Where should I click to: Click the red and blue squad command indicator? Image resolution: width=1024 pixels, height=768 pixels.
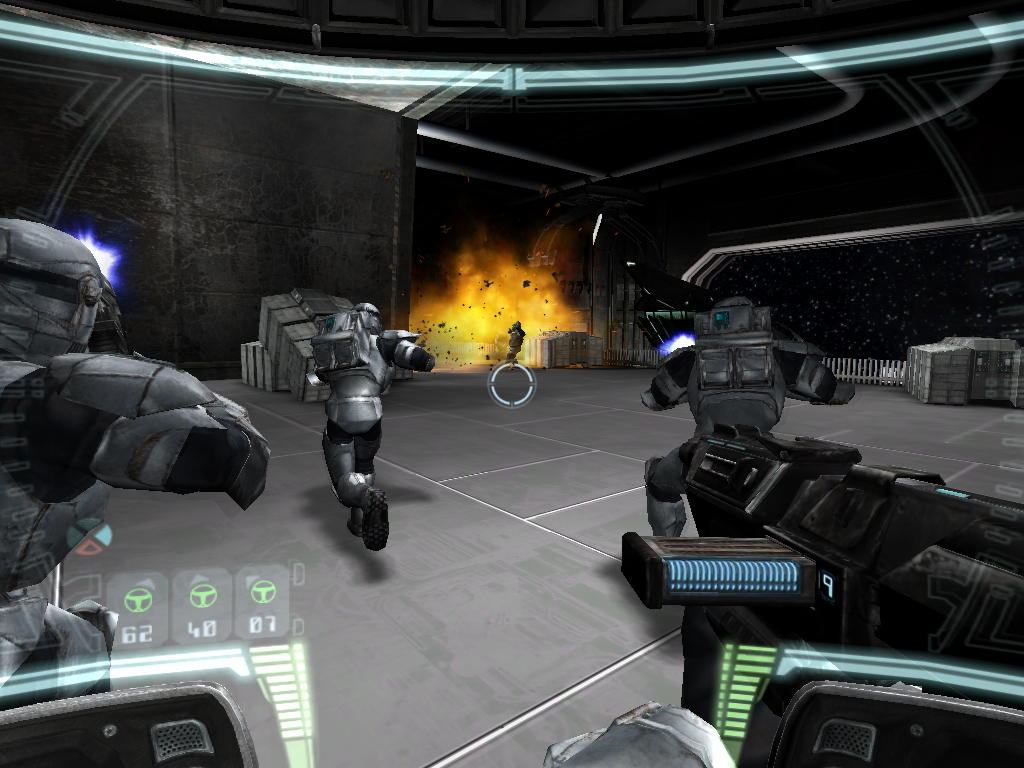tap(88, 537)
